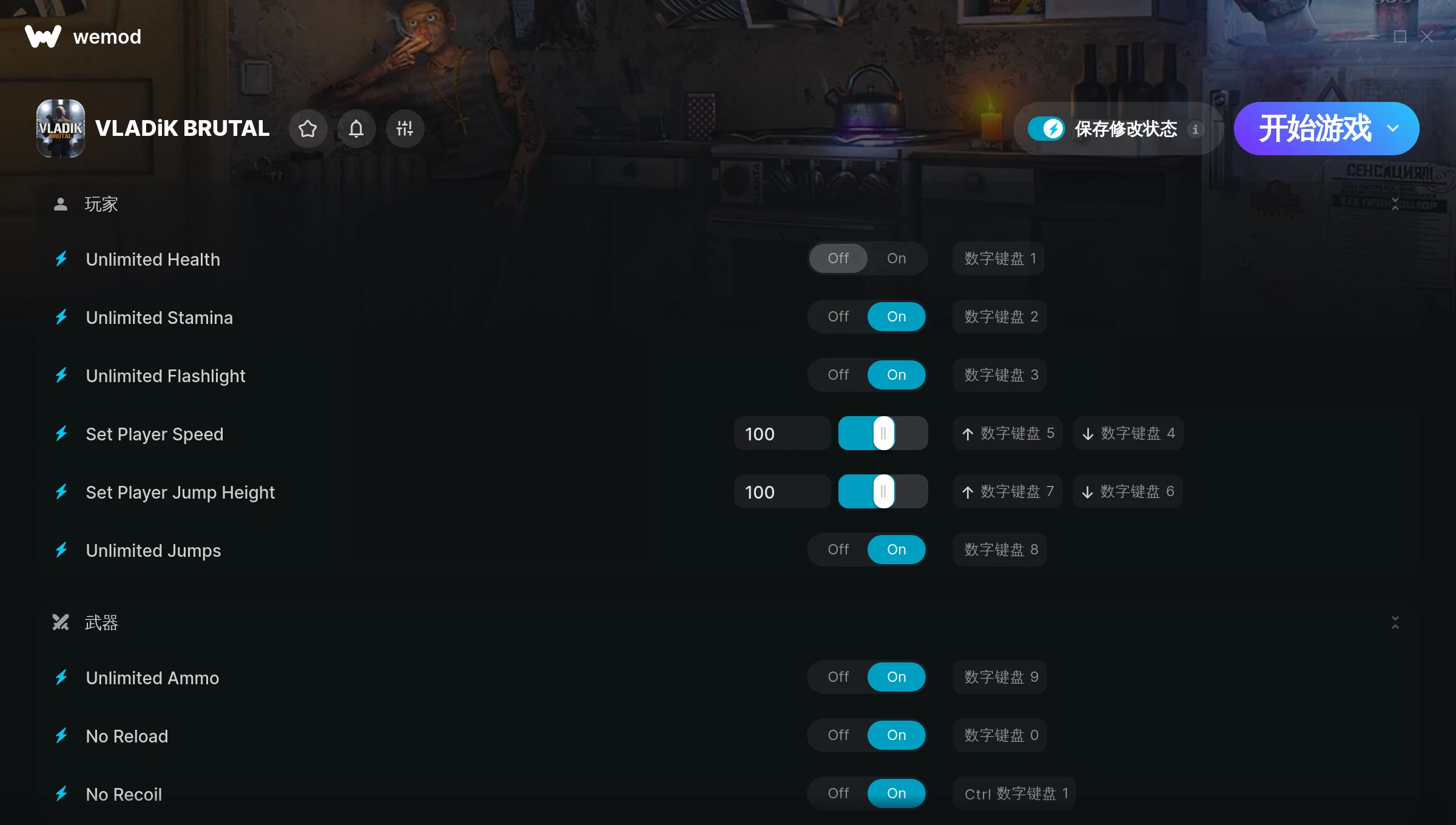The width and height of the screenshot is (1456, 825).
Task: Collapse the 武器 weapons section
Action: (1395, 622)
